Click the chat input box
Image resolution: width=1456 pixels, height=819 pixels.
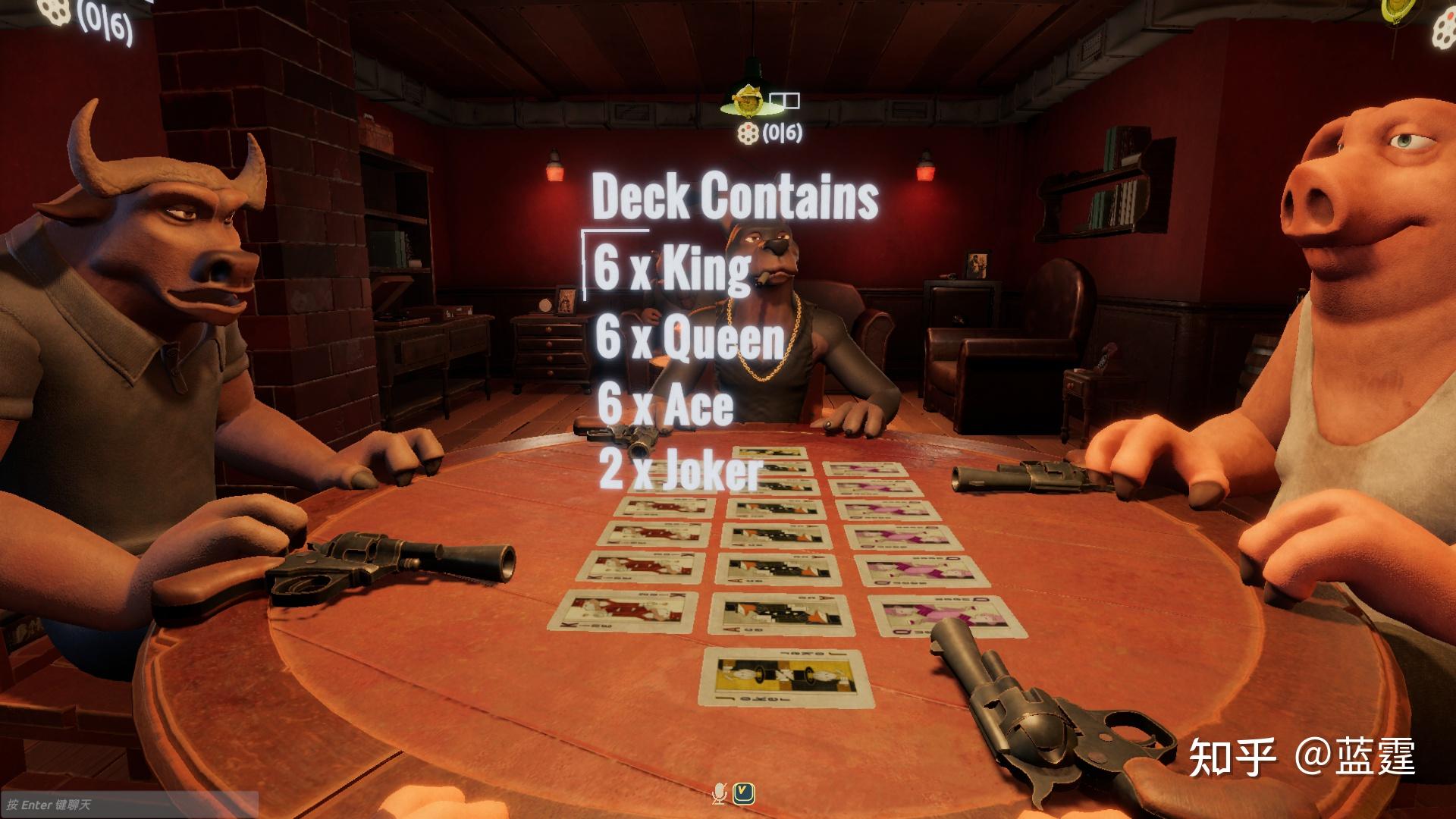(129, 804)
